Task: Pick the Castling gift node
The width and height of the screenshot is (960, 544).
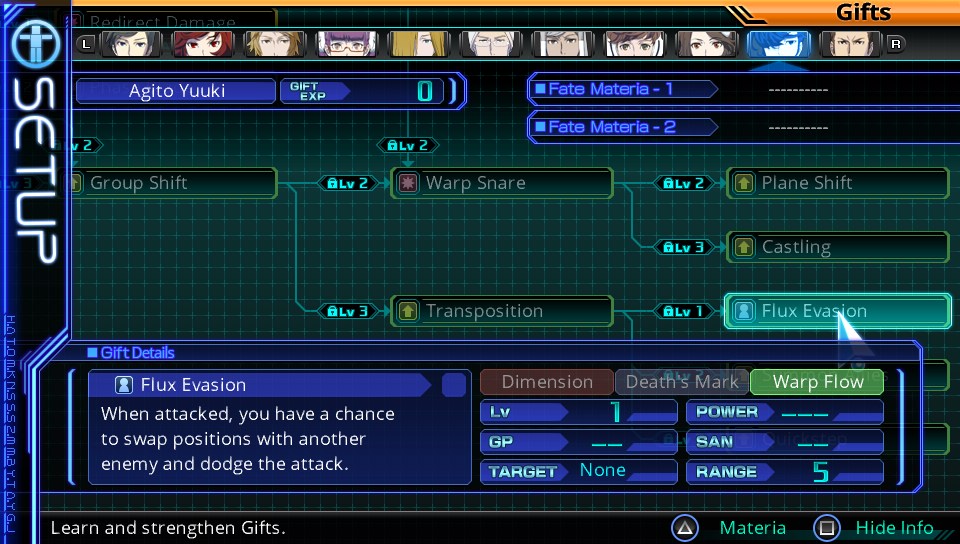Action: pos(838,247)
